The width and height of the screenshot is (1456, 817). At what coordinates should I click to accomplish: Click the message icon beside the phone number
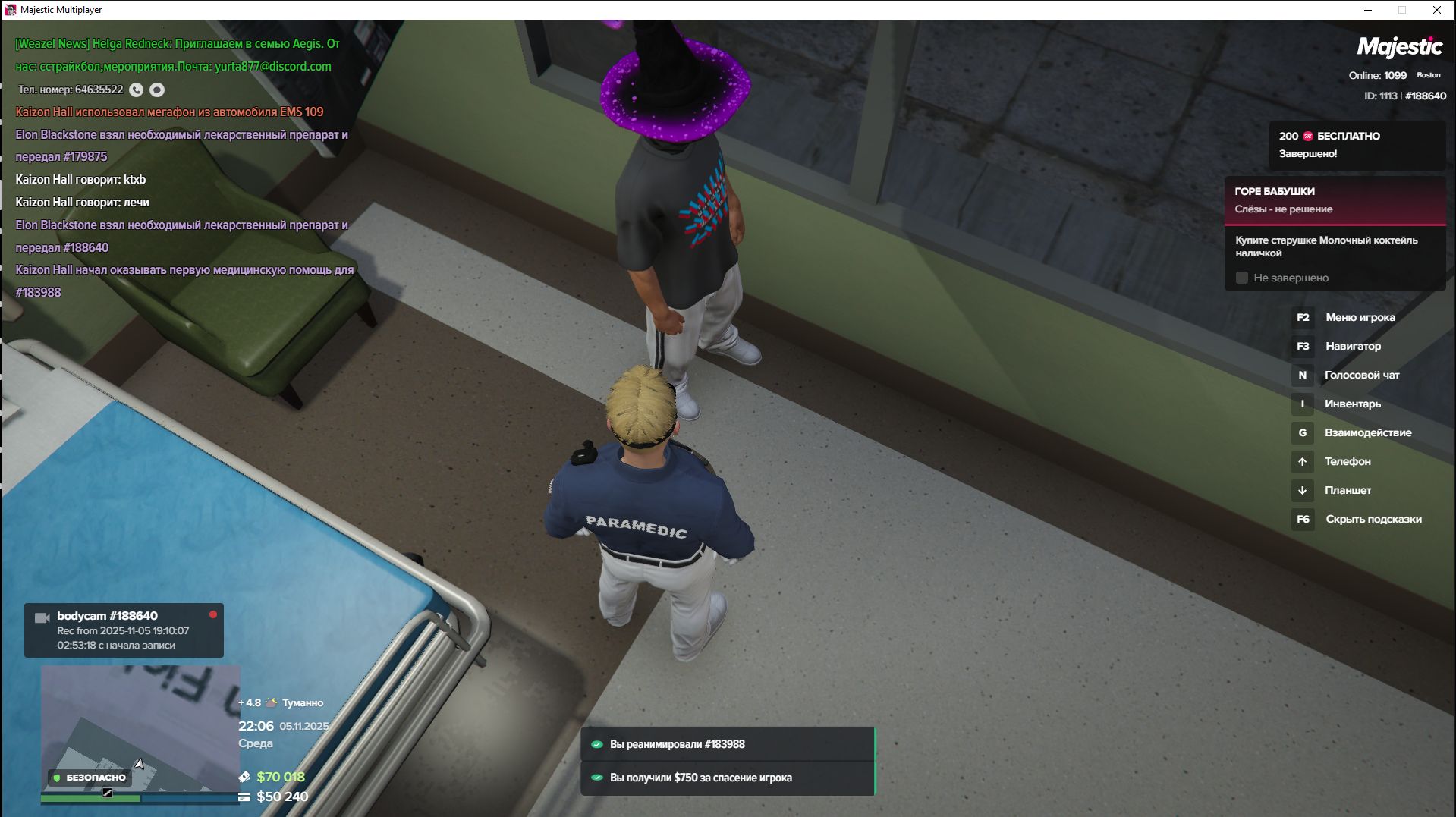pos(157,90)
